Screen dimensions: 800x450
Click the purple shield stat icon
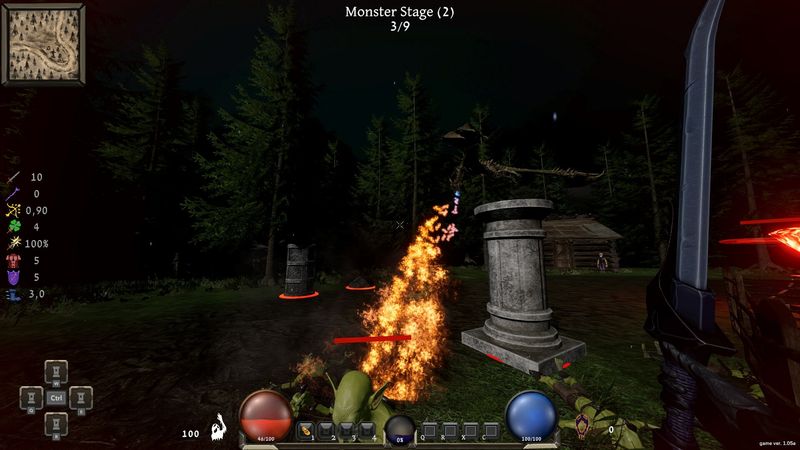coord(12,277)
